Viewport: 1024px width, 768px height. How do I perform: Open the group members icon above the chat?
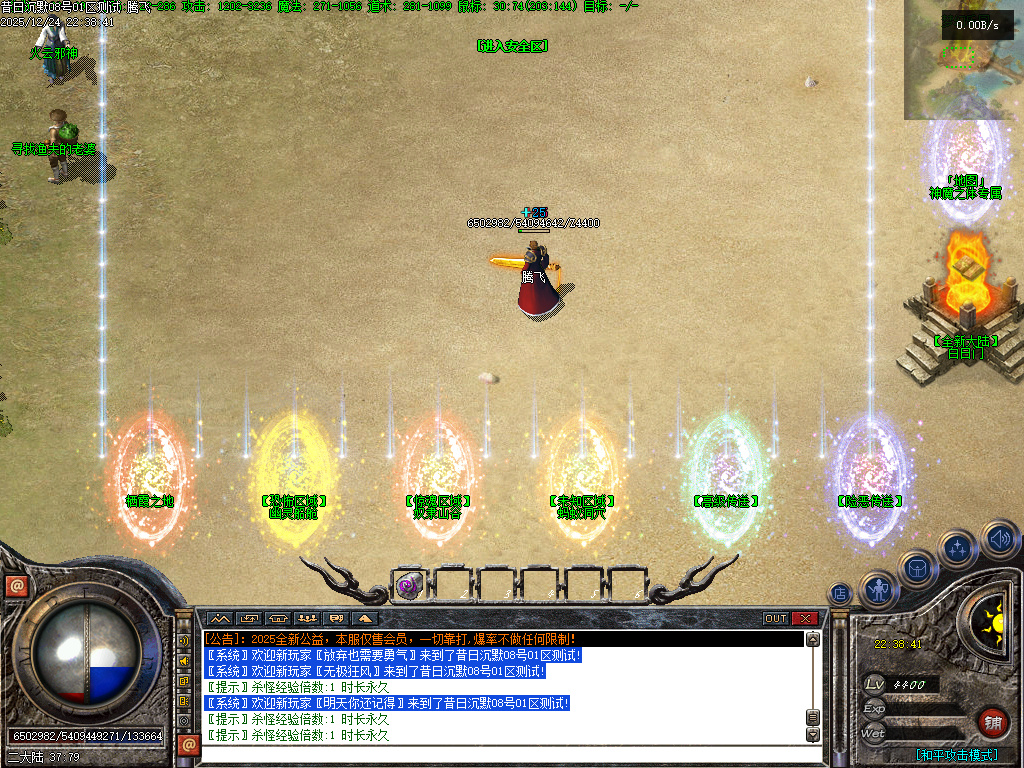307,619
